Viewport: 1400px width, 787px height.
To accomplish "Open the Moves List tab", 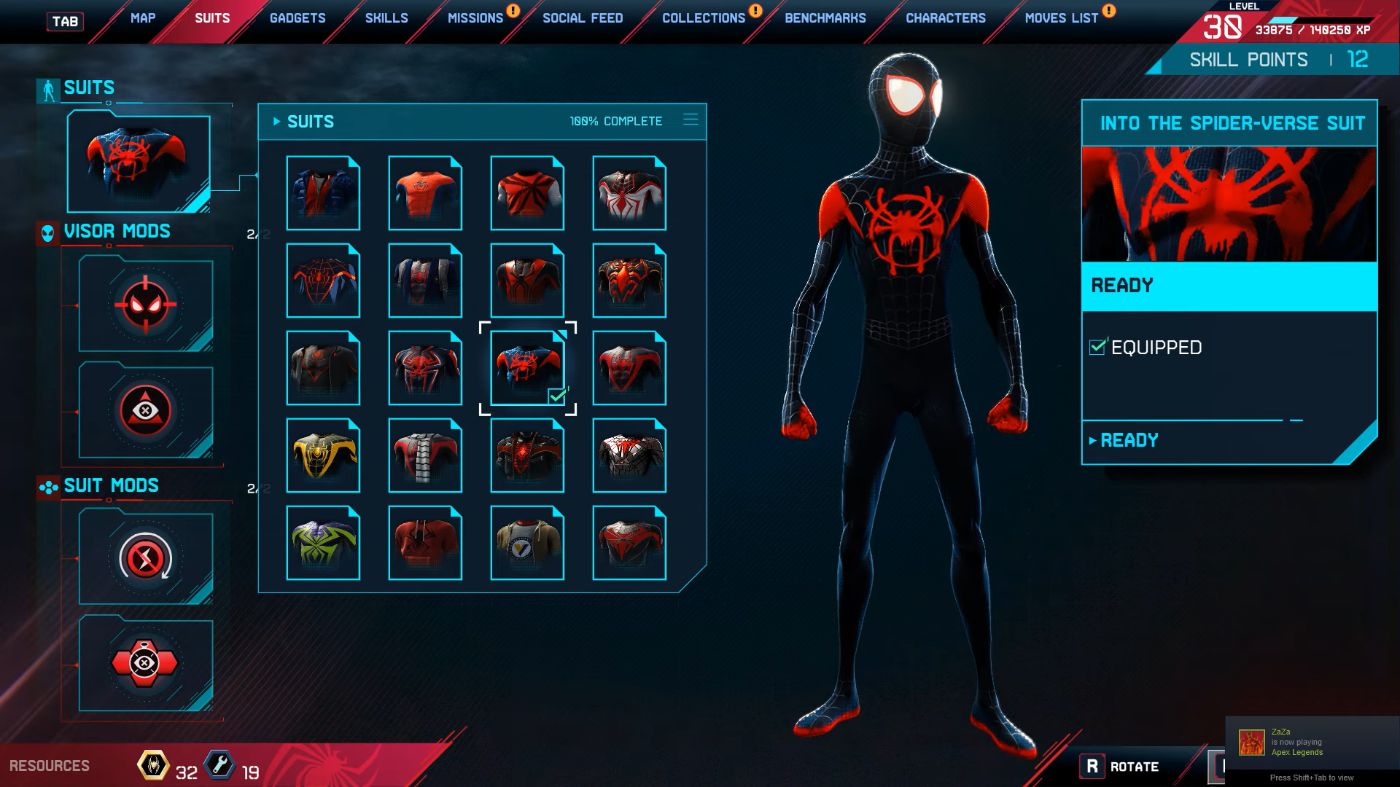I will (x=1061, y=18).
